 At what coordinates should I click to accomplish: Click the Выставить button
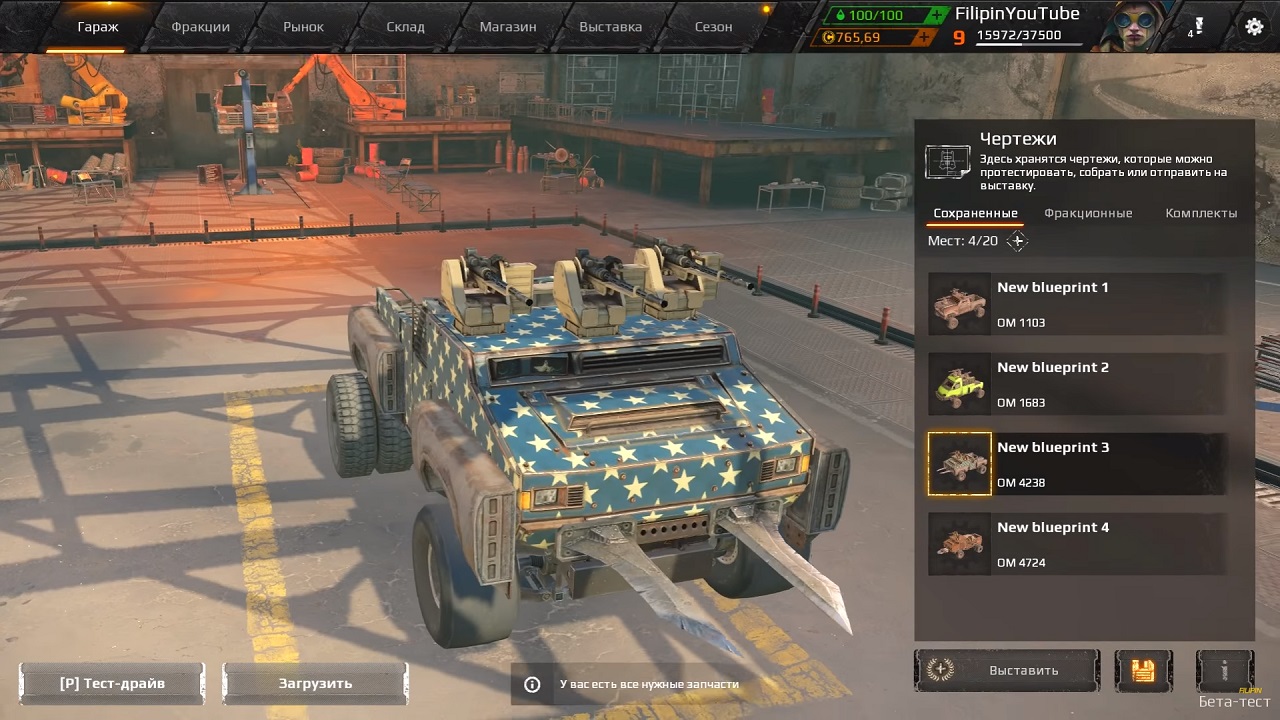(1007, 670)
